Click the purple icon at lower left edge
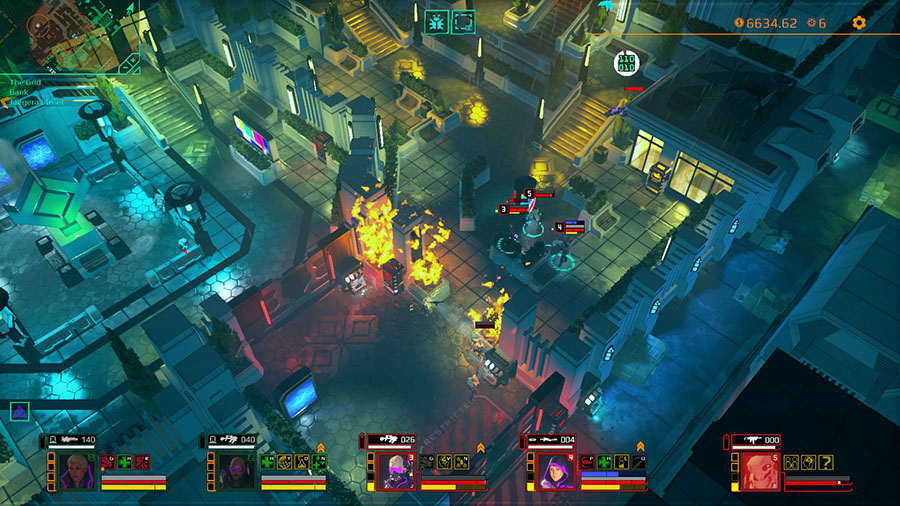The width and height of the screenshot is (900, 506). pos(19,410)
